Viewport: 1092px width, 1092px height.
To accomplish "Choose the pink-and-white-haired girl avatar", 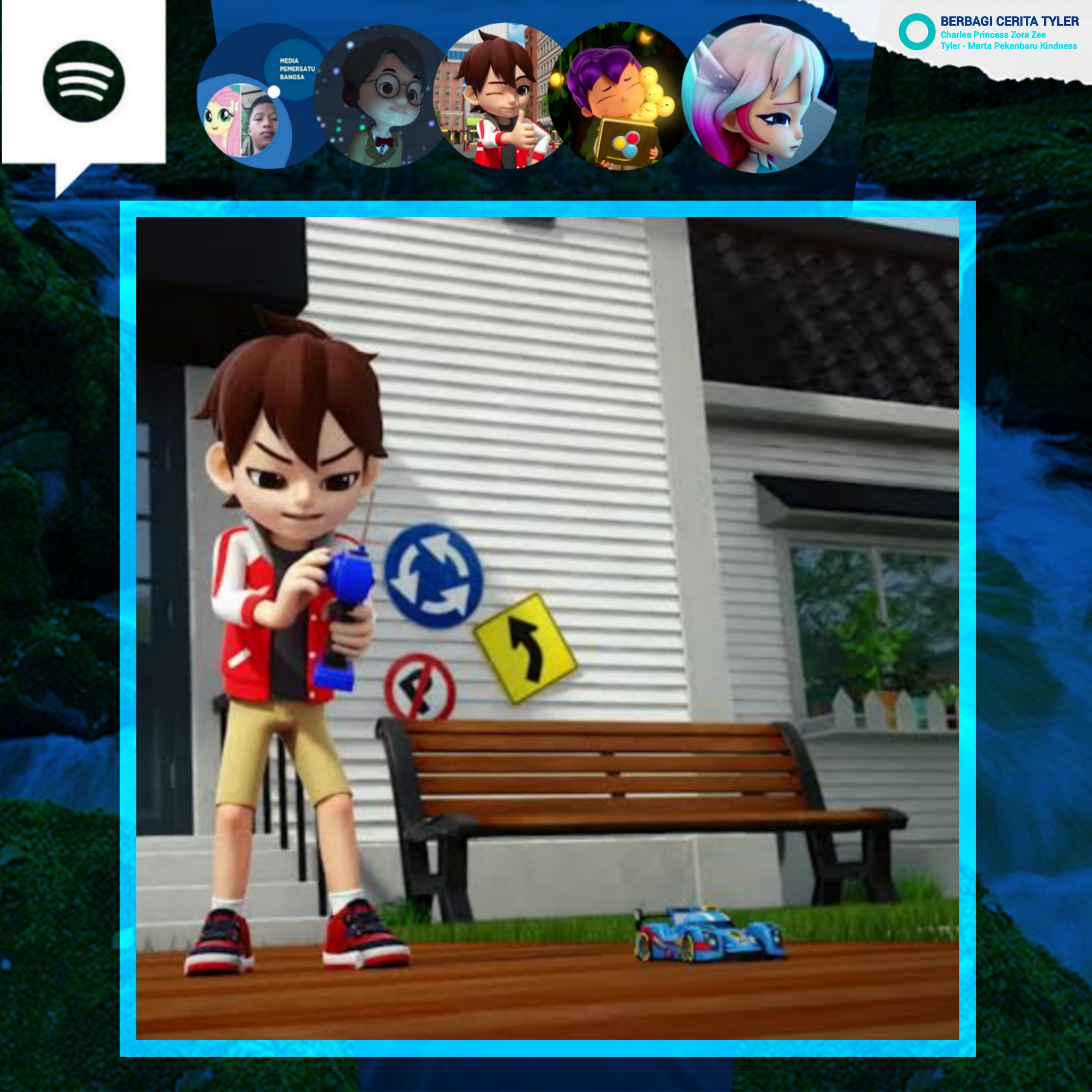I will click(760, 94).
